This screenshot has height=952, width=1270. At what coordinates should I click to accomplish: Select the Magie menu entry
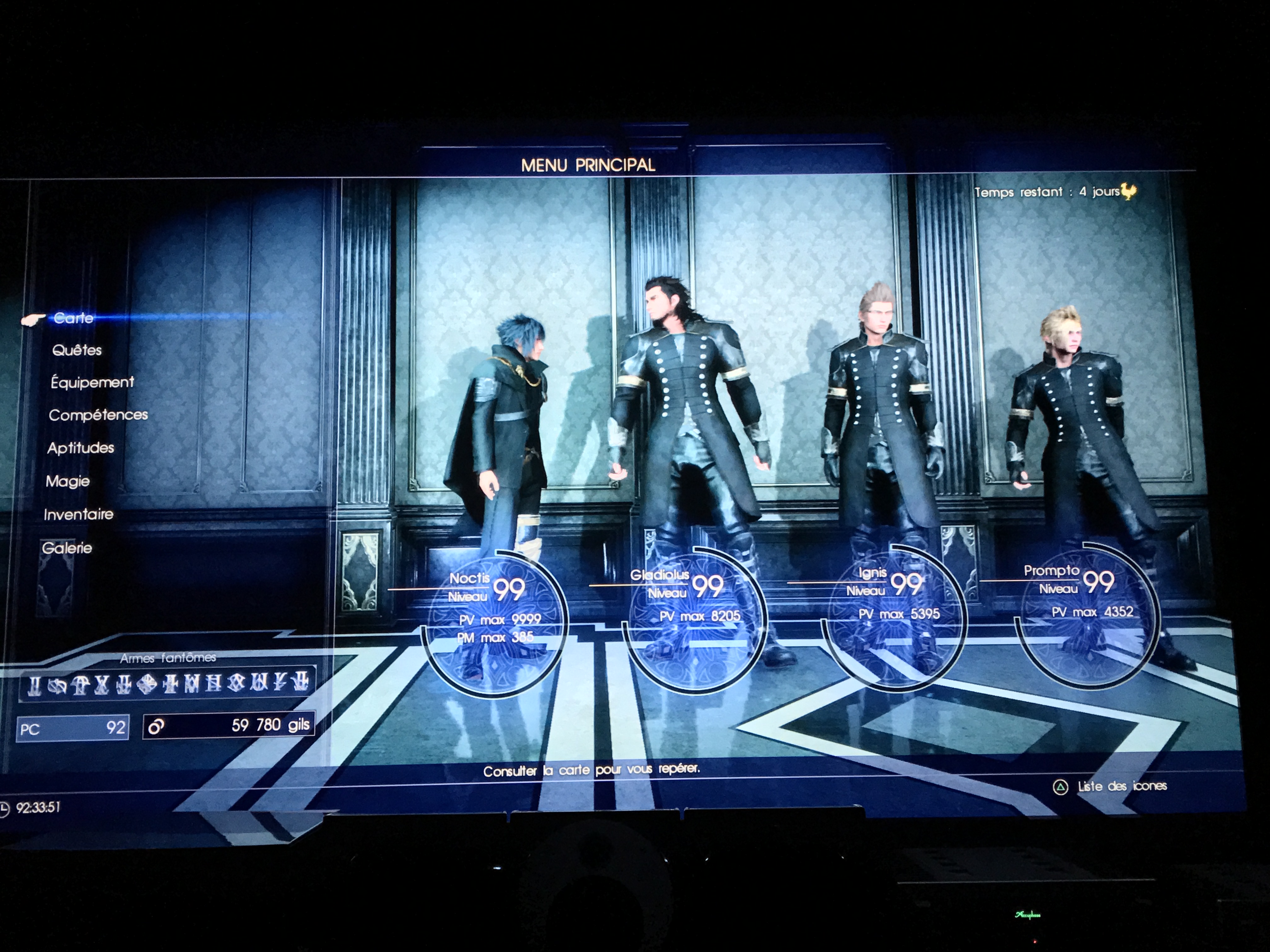click(x=68, y=481)
